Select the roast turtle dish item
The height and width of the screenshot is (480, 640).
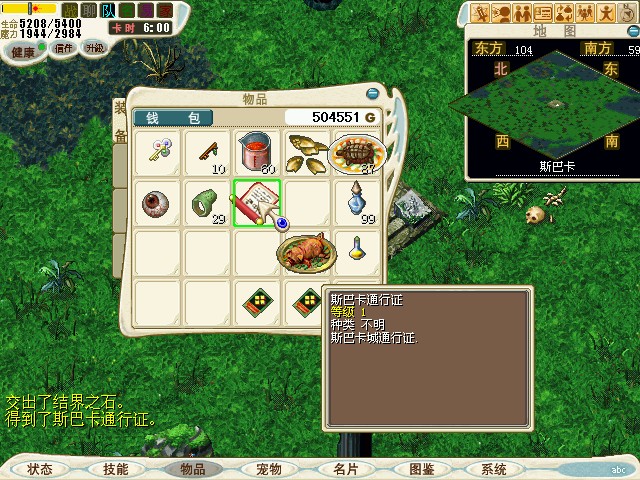pos(351,154)
